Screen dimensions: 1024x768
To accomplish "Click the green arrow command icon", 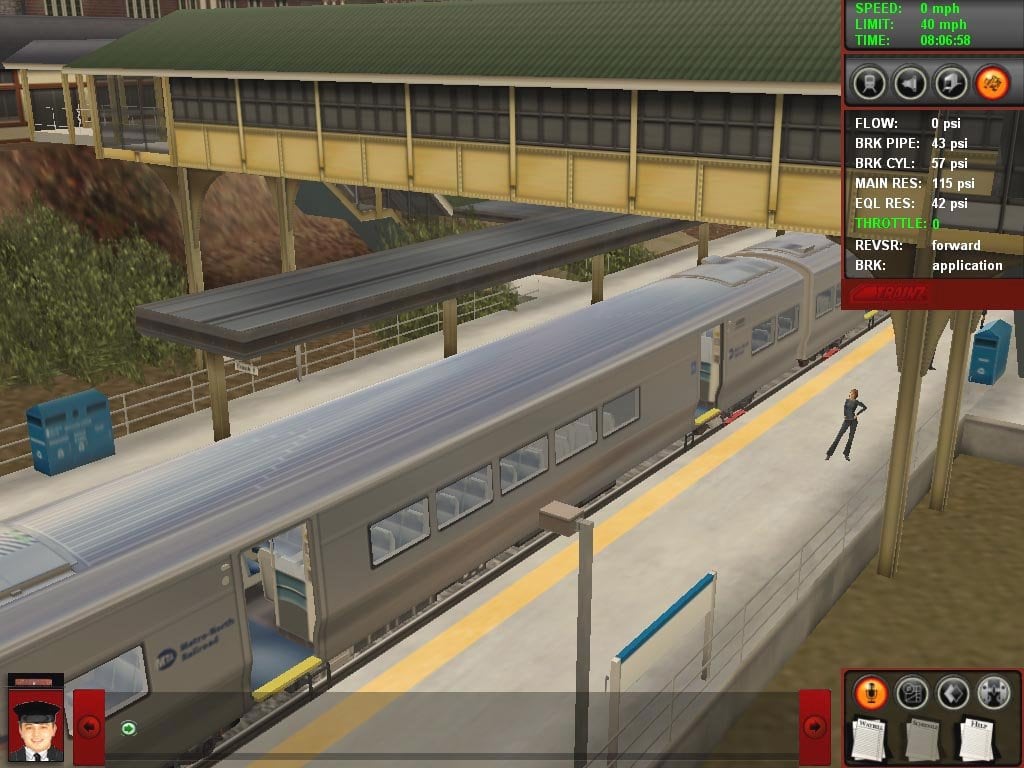I will point(128,728).
